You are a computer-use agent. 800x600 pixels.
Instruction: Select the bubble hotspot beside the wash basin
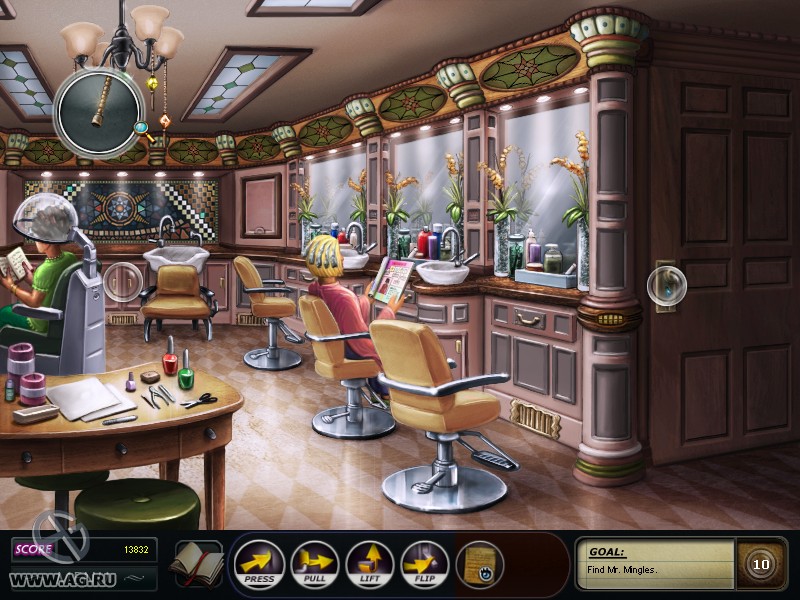tap(124, 281)
